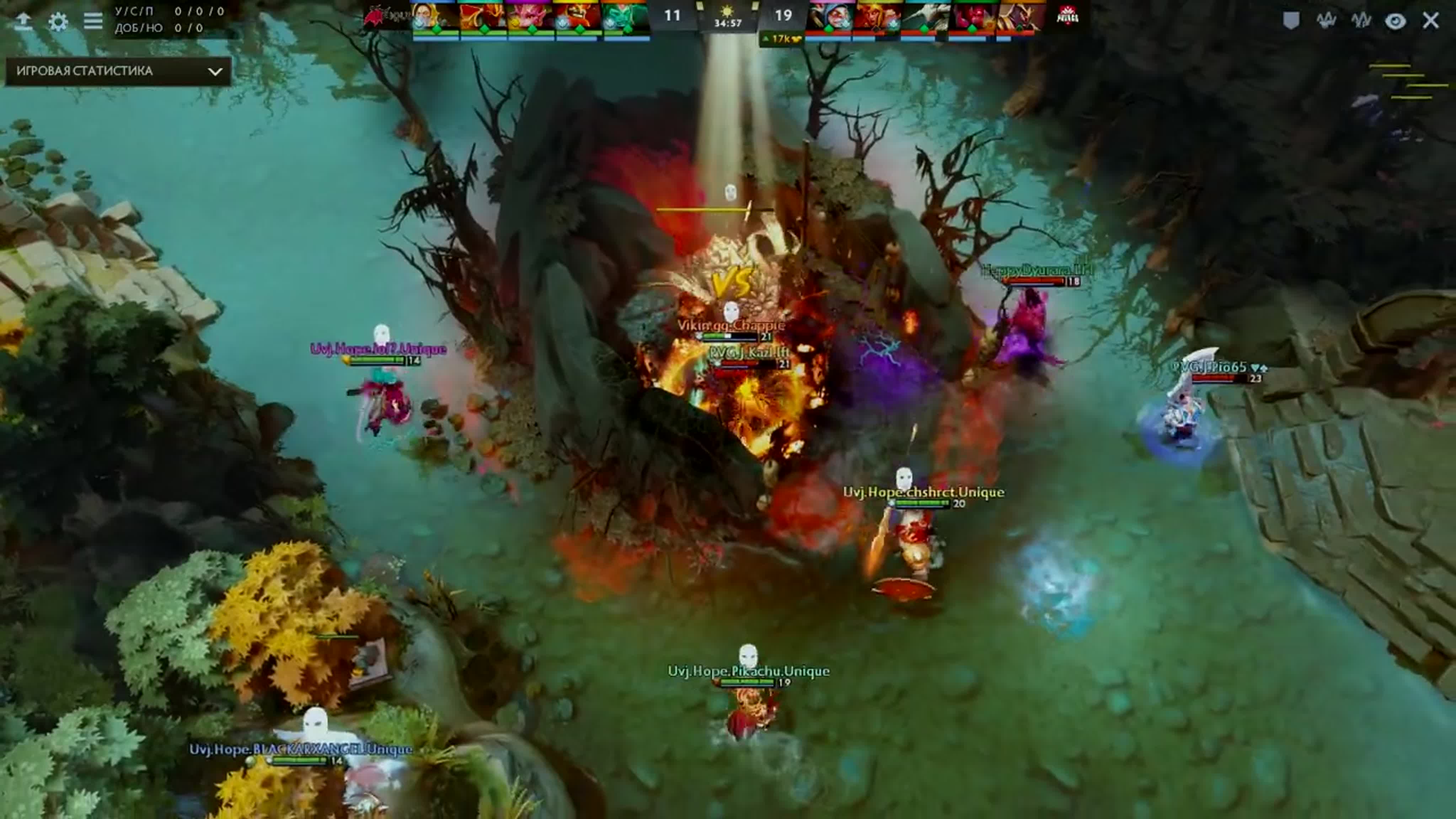Select the first broadcaster audio wave icon

click(1327, 21)
